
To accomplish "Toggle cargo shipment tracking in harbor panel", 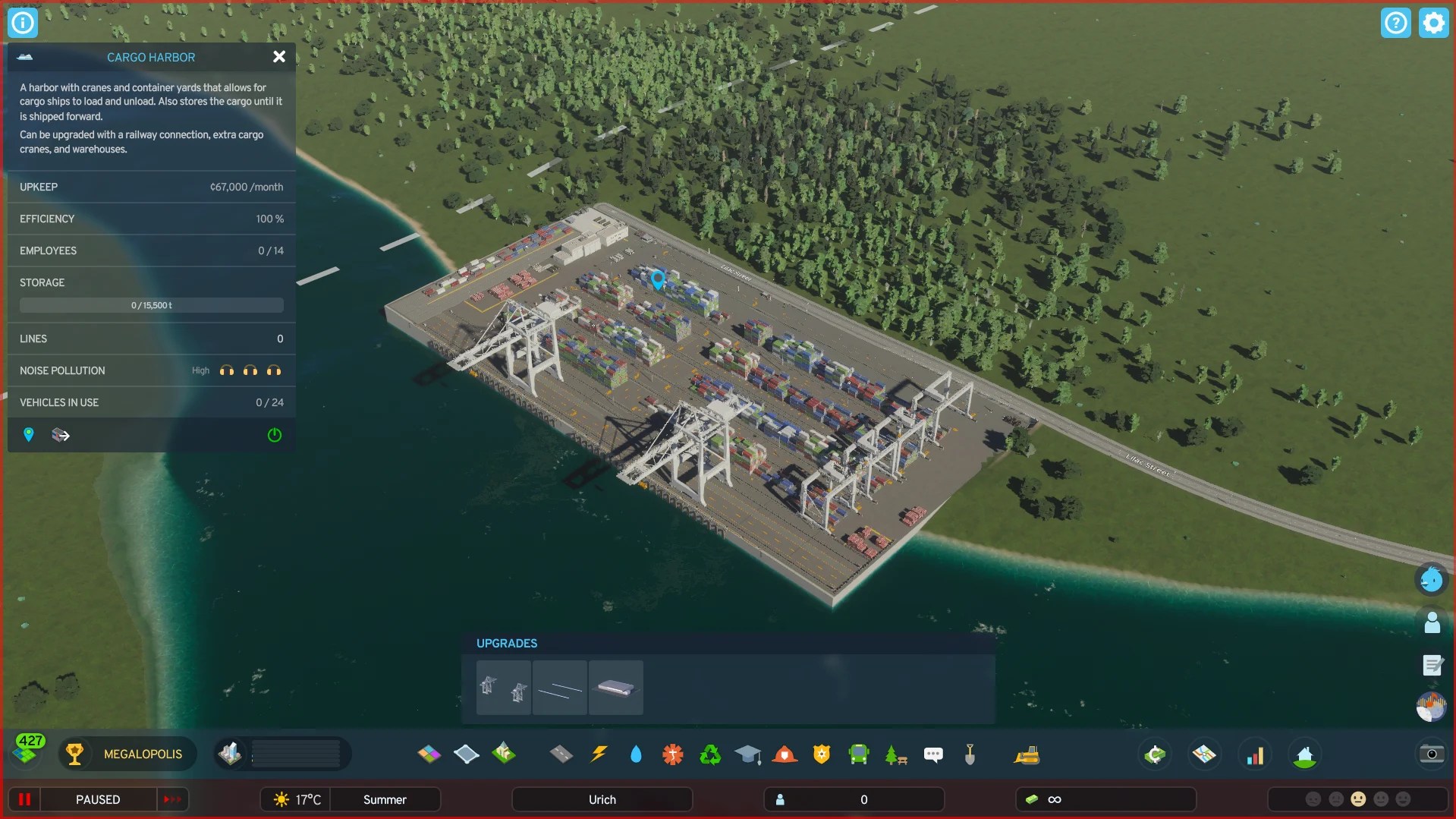I will click(61, 435).
